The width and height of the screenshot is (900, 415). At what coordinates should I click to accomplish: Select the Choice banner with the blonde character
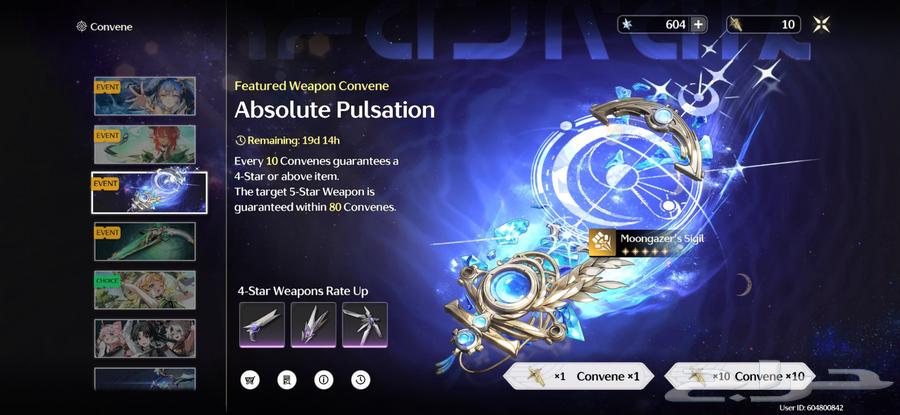(x=144, y=289)
